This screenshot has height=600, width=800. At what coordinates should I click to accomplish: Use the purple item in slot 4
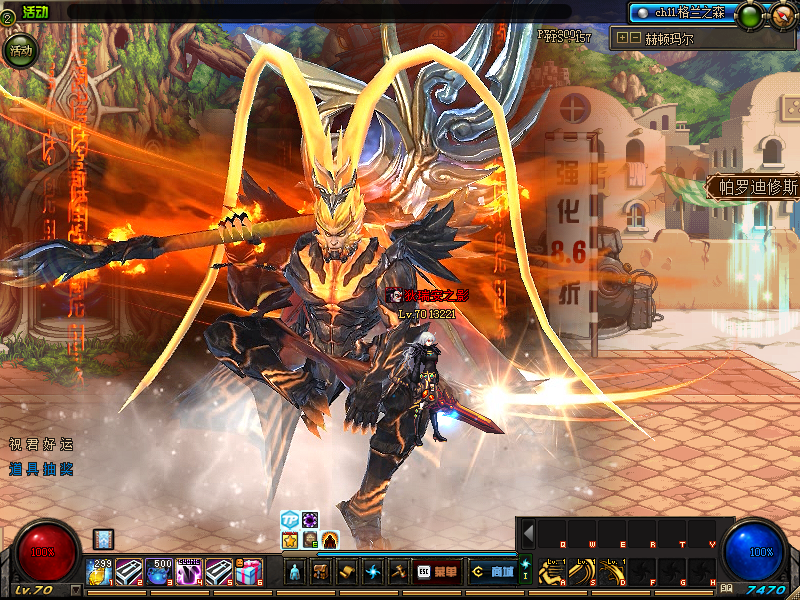point(189,571)
